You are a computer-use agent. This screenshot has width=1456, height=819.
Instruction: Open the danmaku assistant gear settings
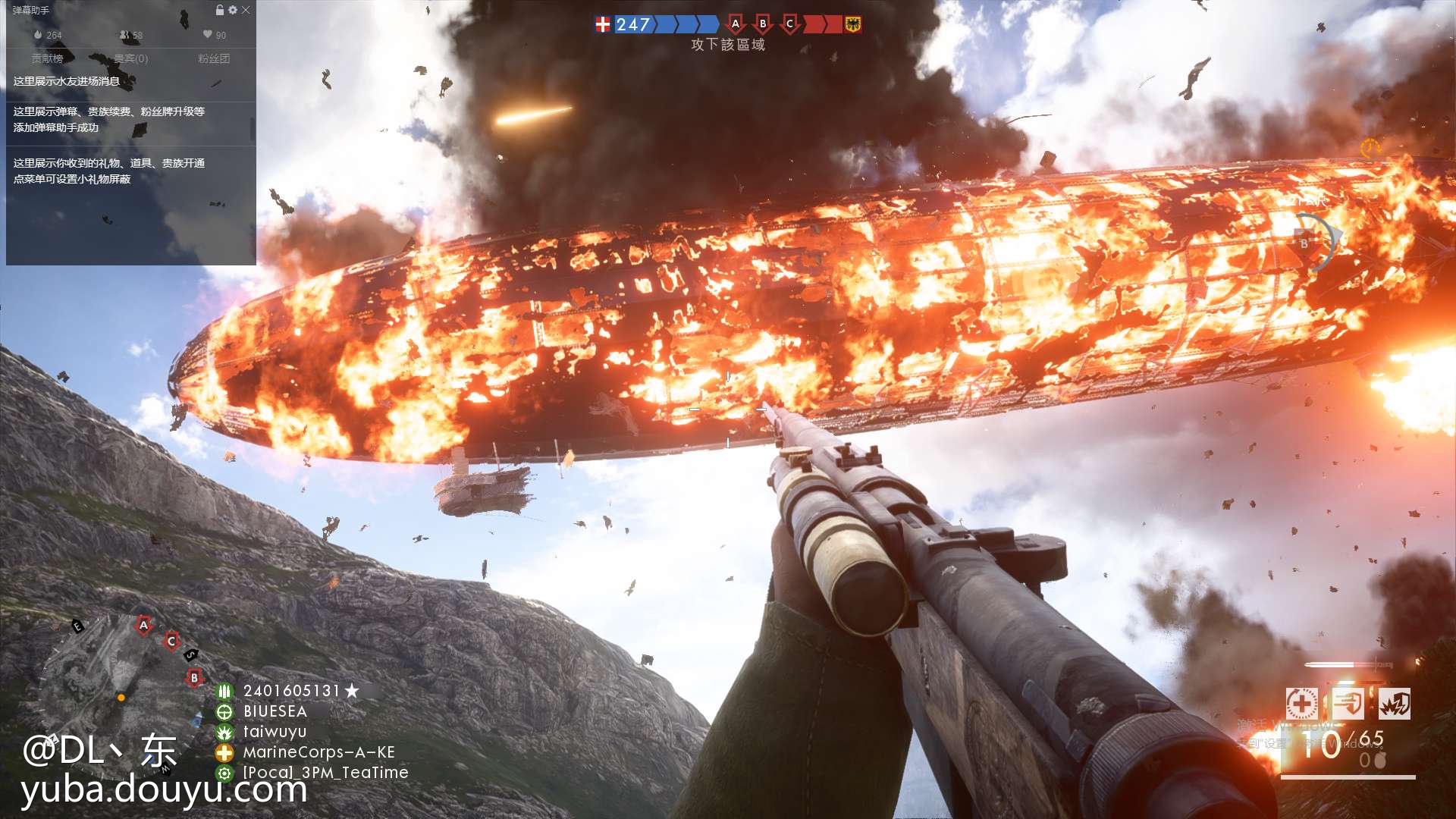point(233,10)
